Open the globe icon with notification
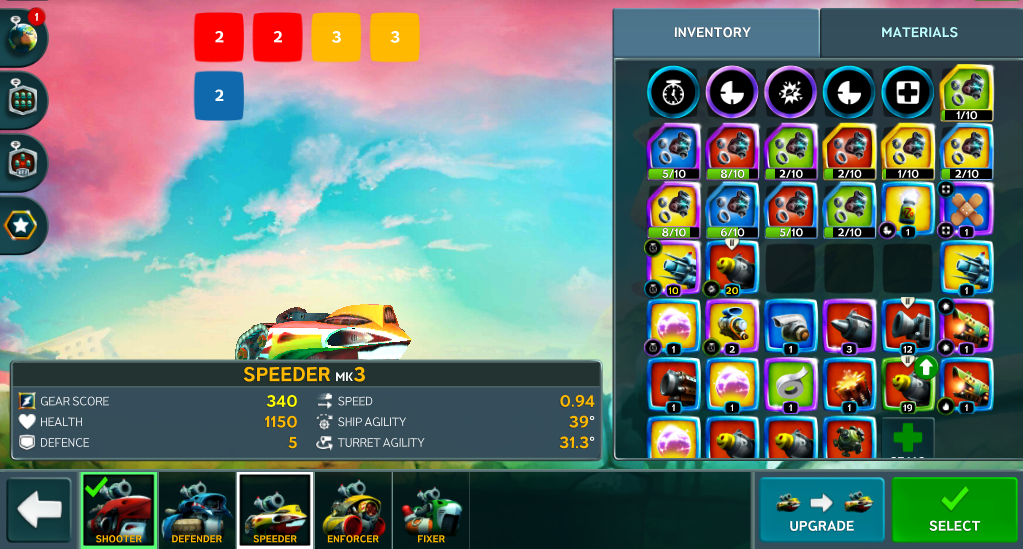 point(22,37)
